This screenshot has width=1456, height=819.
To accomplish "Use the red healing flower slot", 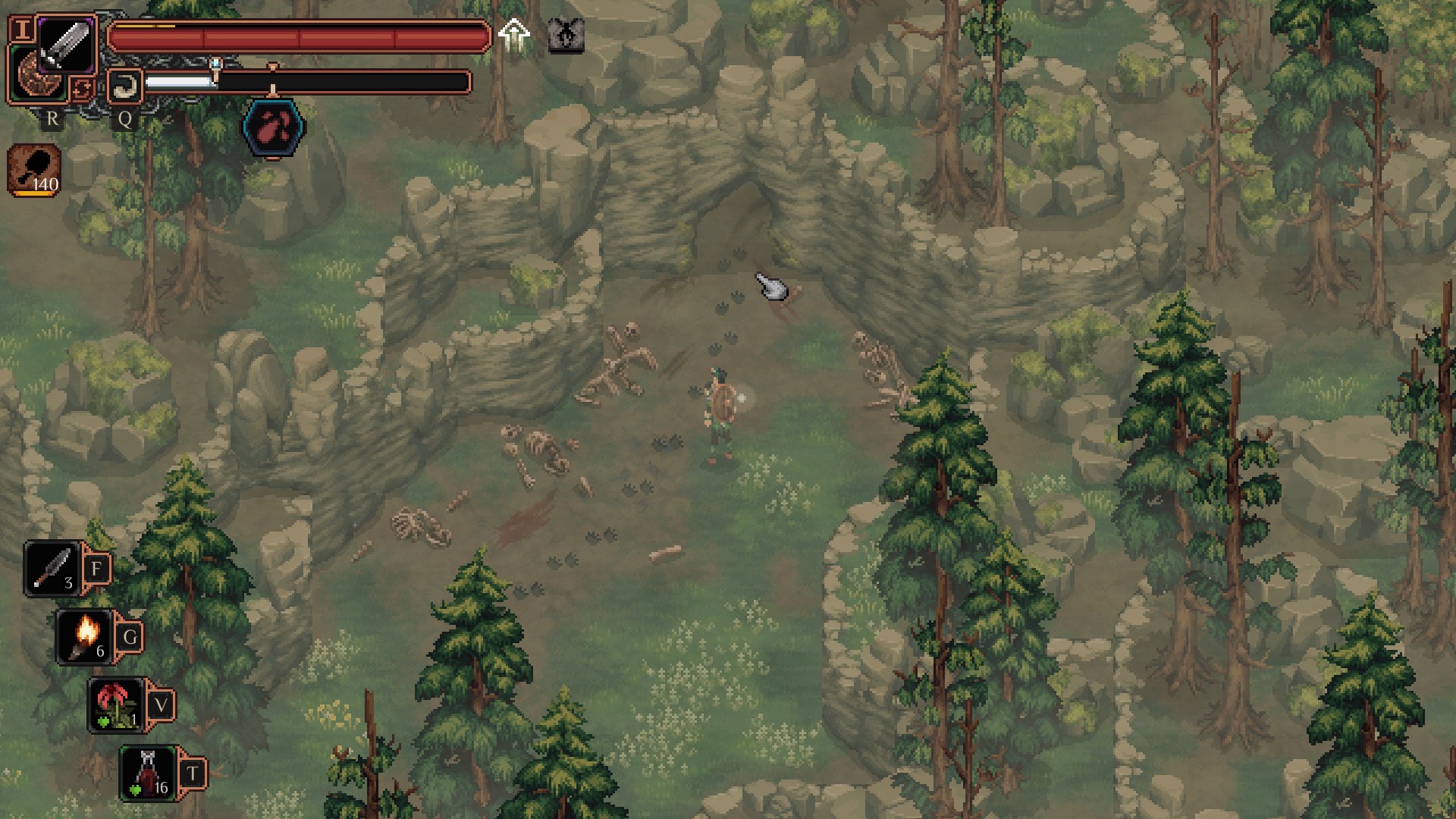I will point(117,705).
